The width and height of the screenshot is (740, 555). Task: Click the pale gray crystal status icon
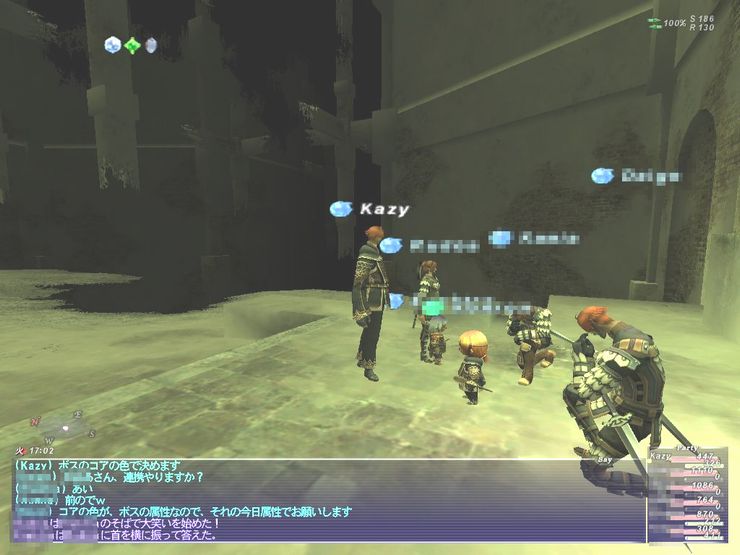tap(151, 45)
